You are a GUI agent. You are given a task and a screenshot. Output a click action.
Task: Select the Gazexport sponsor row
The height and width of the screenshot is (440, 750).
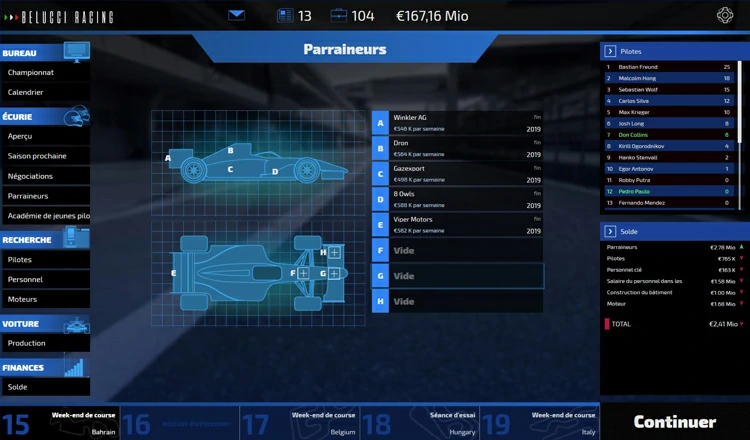point(465,174)
